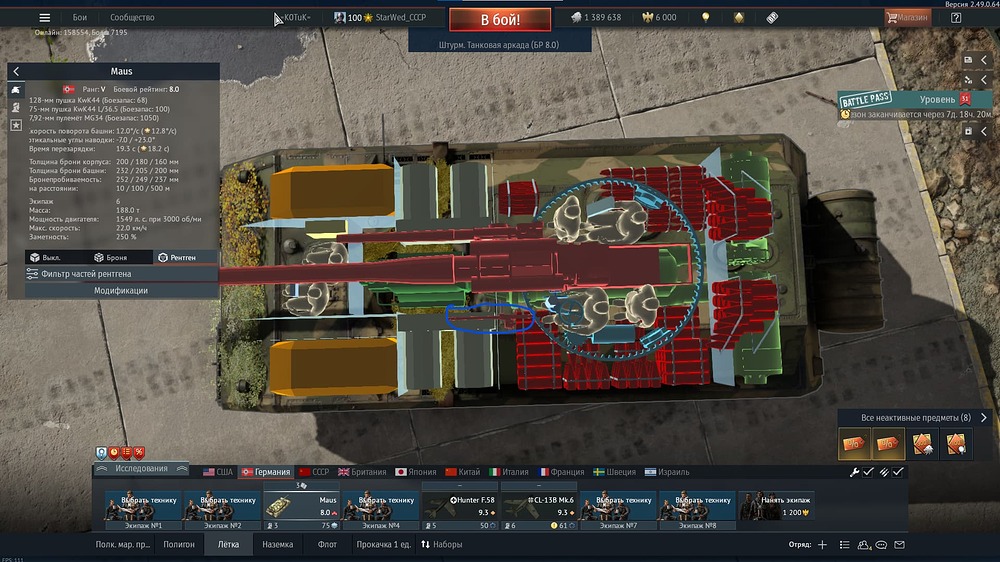Go to Полигон test range

[x=179, y=545]
